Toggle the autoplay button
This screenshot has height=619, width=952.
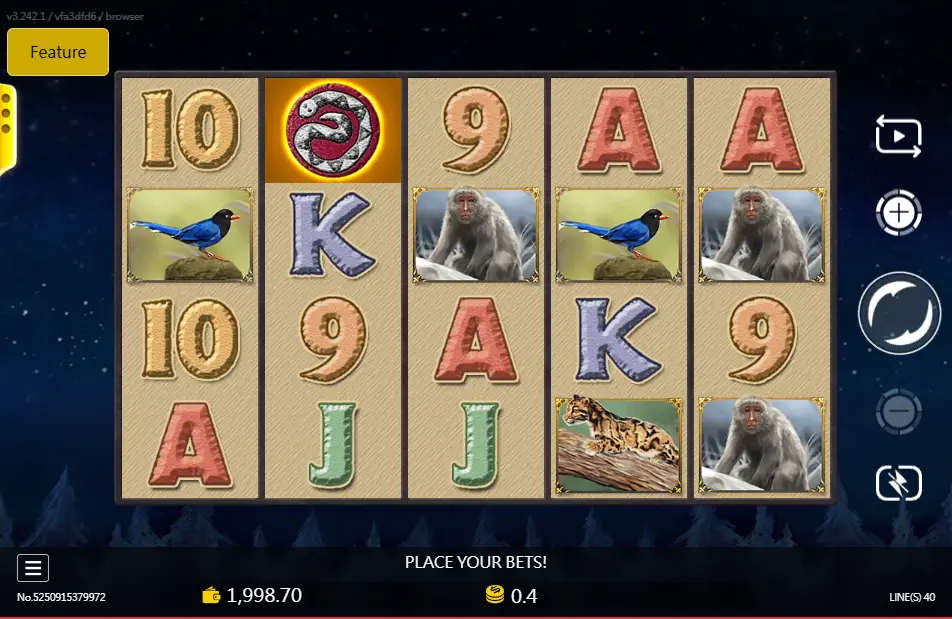point(898,135)
